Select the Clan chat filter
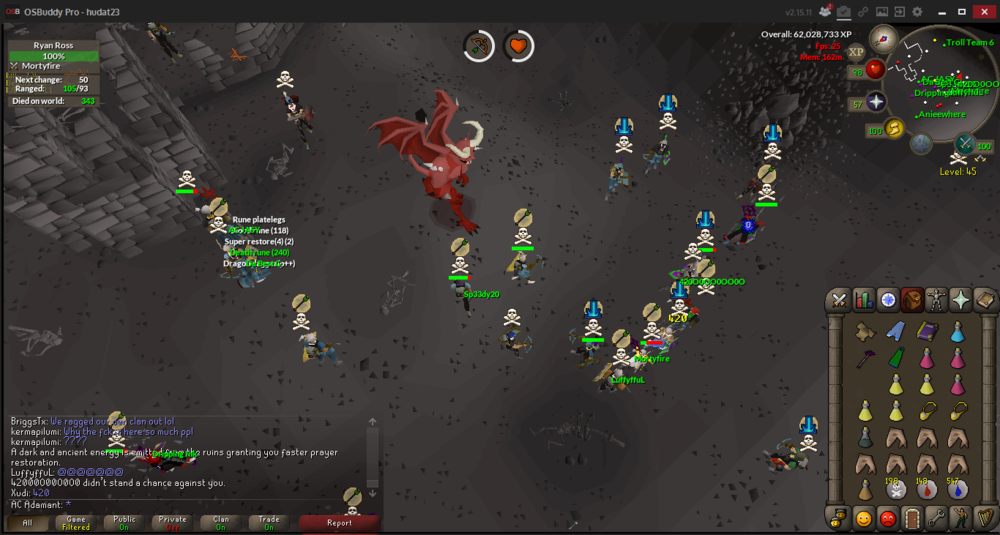 pyautogui.click(x=220, y=522)
